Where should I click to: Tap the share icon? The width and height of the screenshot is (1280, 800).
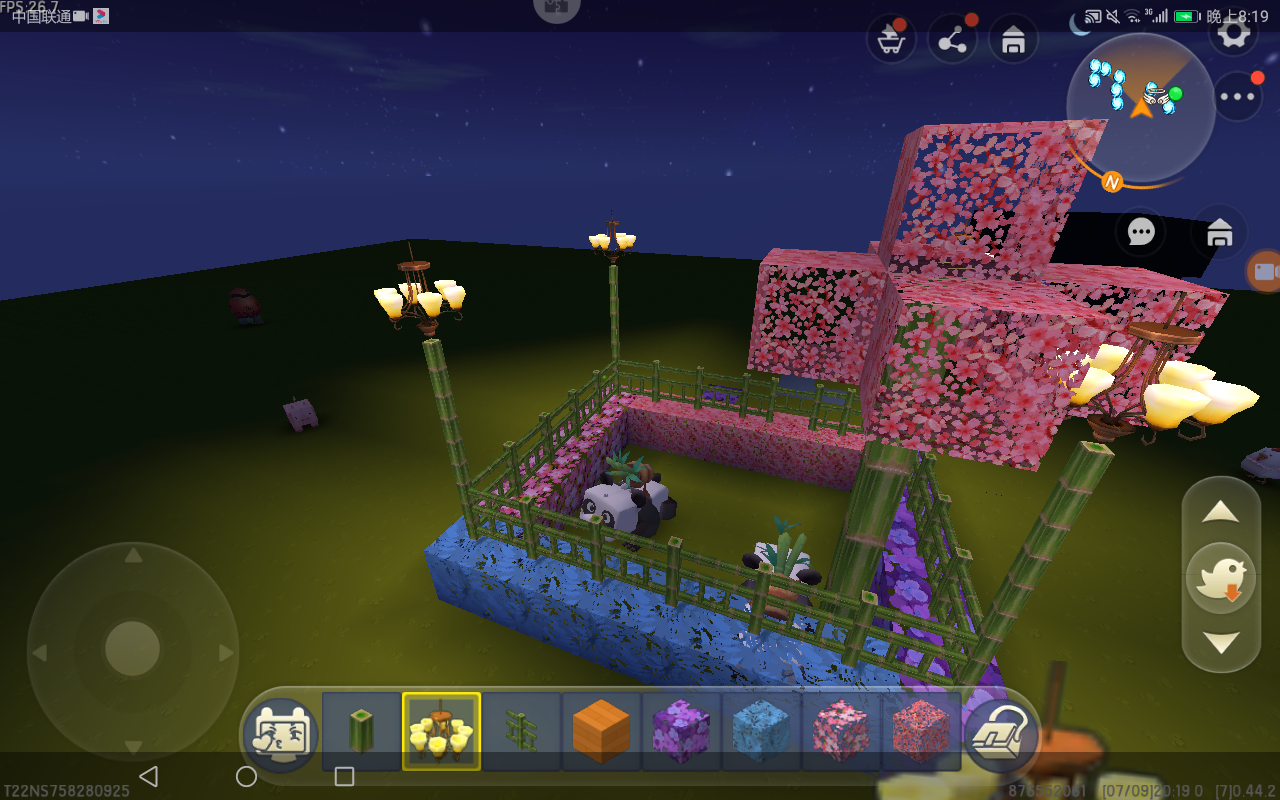952,41
